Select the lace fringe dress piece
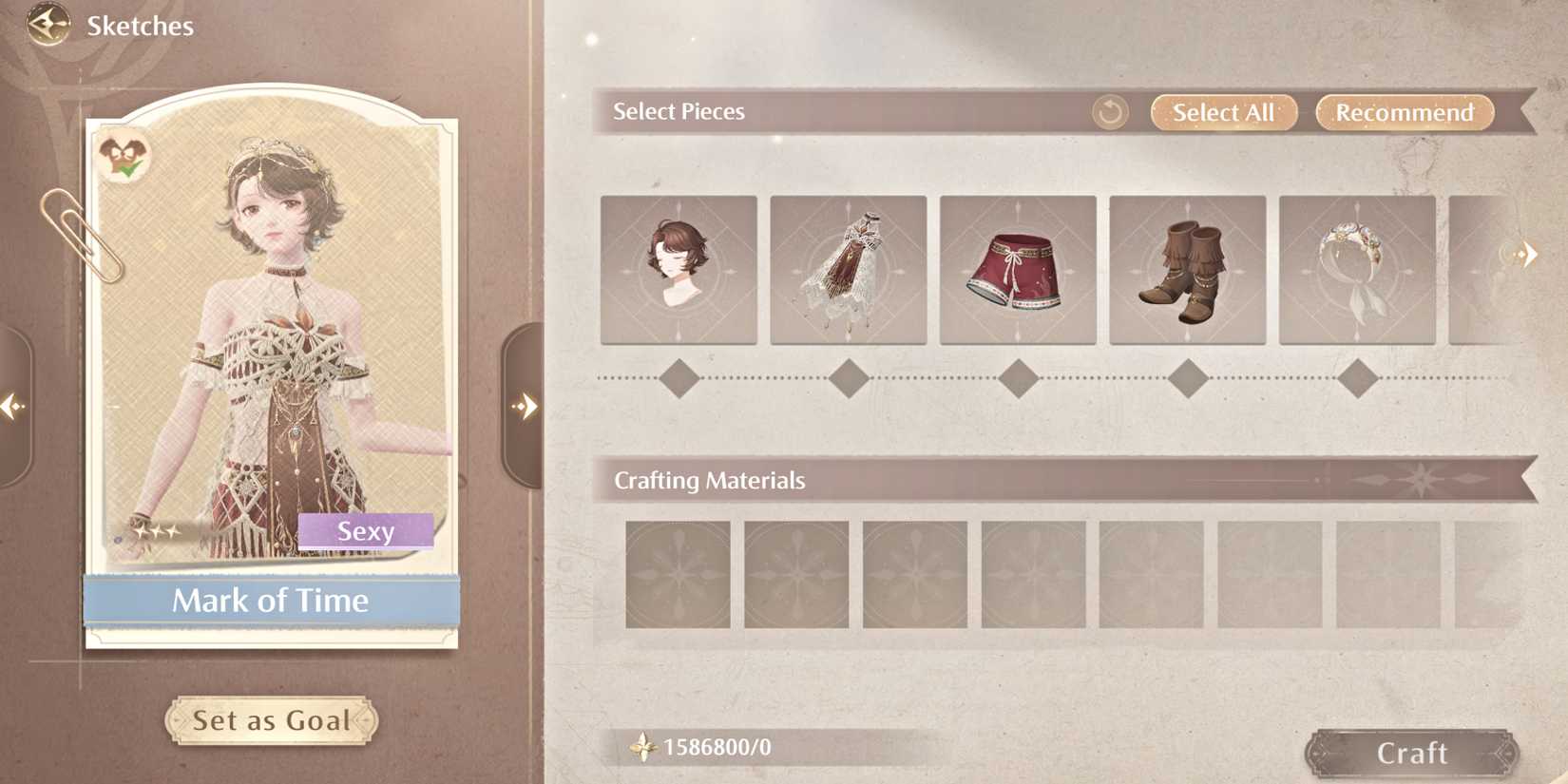The image size is (1568, 784). (x=848, y=270)
